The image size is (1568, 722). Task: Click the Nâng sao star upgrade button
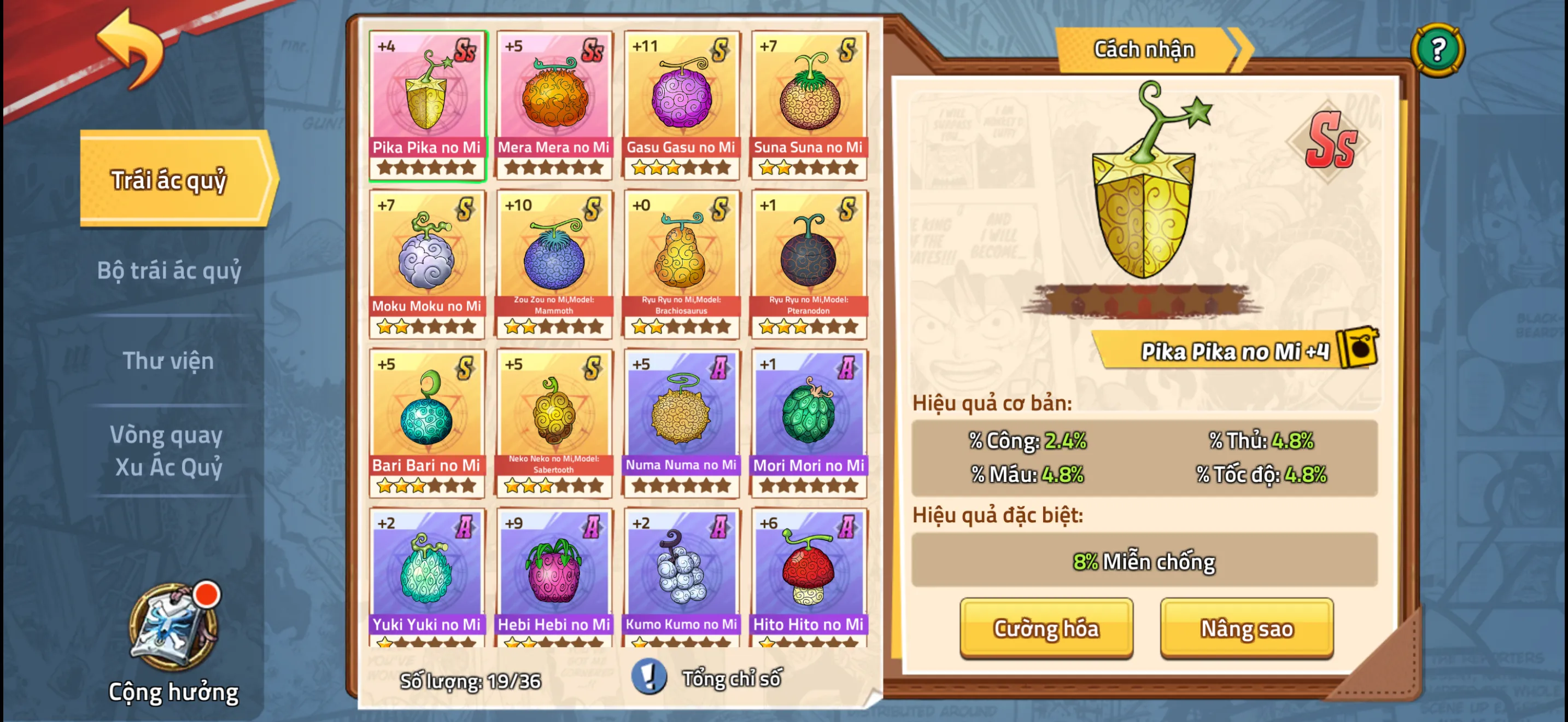click(1246, 627)
